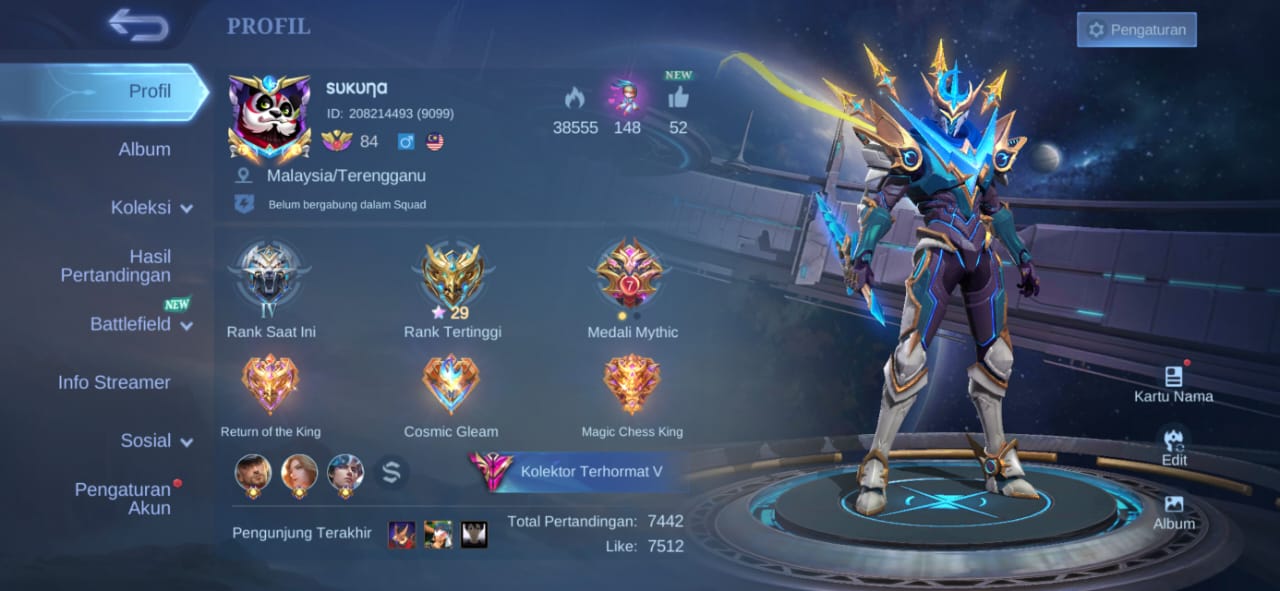
Task: Go back using the return arrow
Action: [x=139, y=26]
